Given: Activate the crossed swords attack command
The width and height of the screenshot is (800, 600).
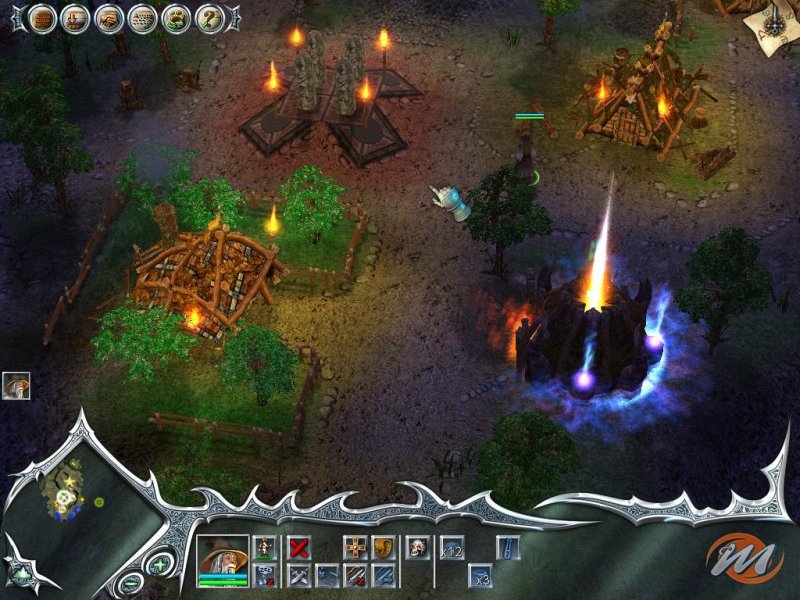Looking at the screenshot, I should click(298, 575).
